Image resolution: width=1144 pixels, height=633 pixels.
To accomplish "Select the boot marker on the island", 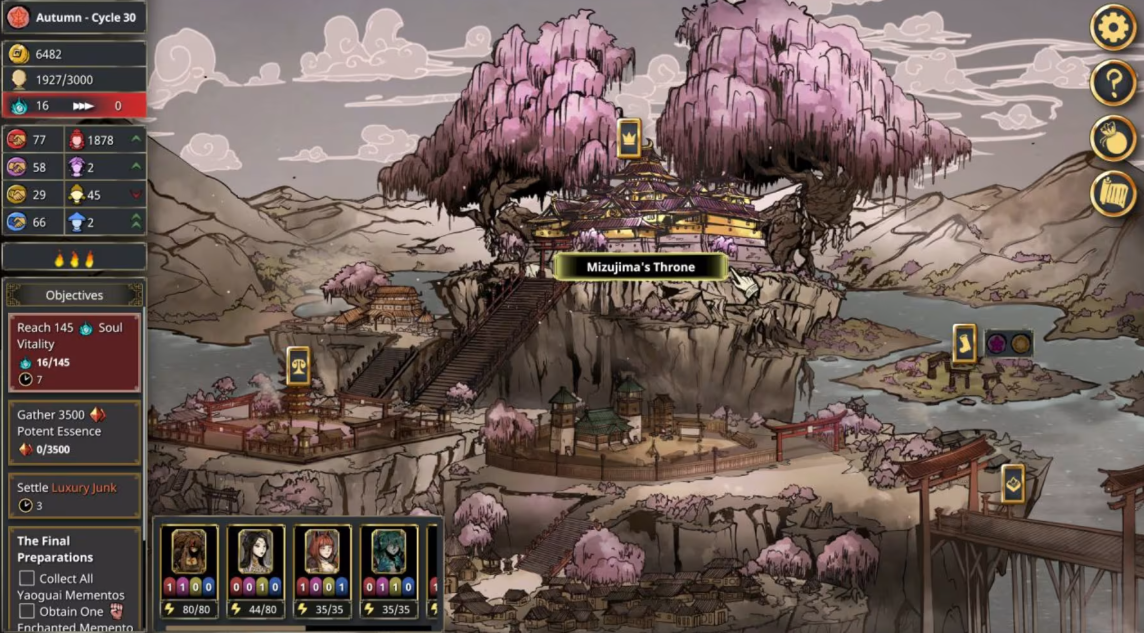I will coord(964,343).
